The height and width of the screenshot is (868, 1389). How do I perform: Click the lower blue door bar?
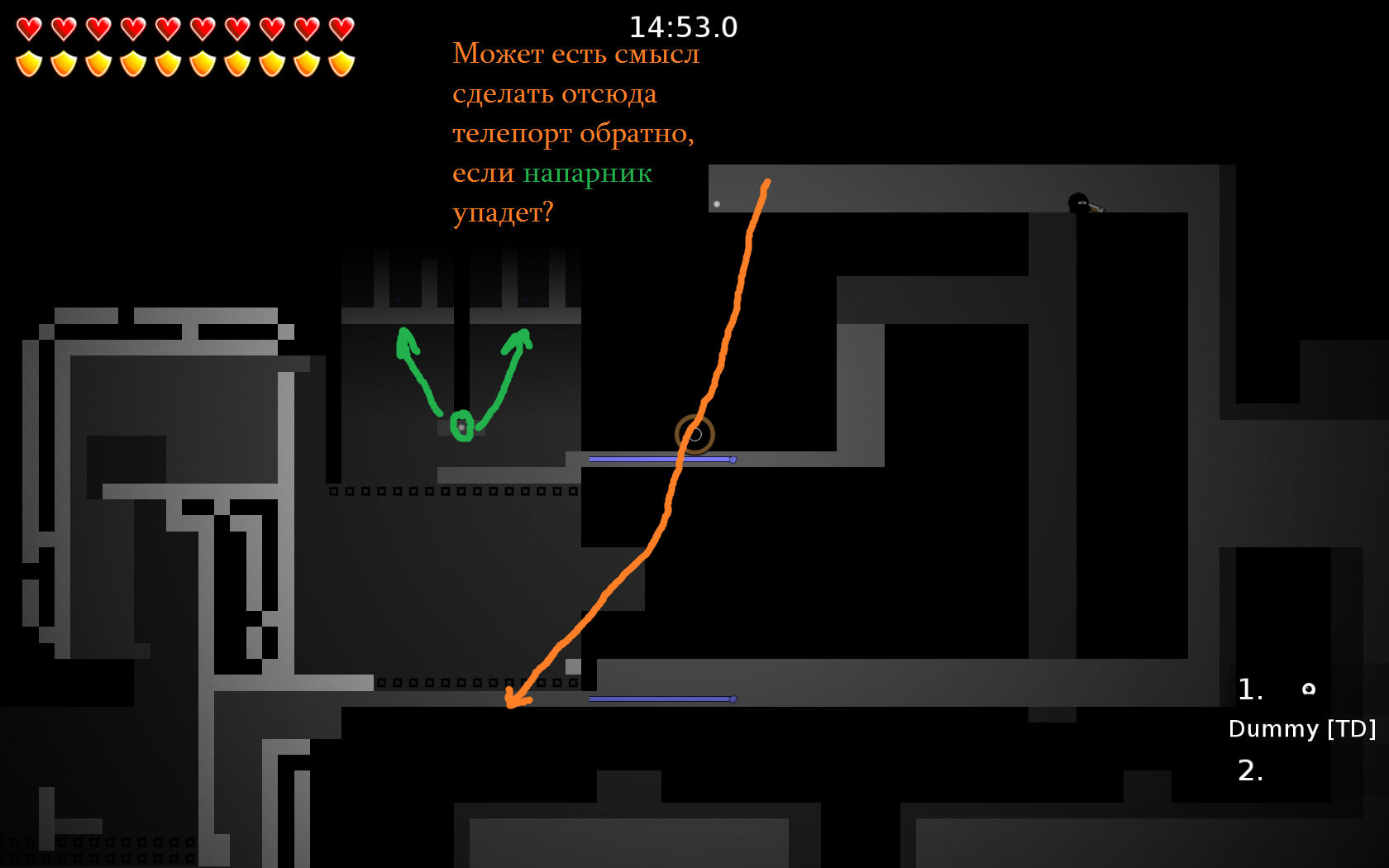point(661,699)
